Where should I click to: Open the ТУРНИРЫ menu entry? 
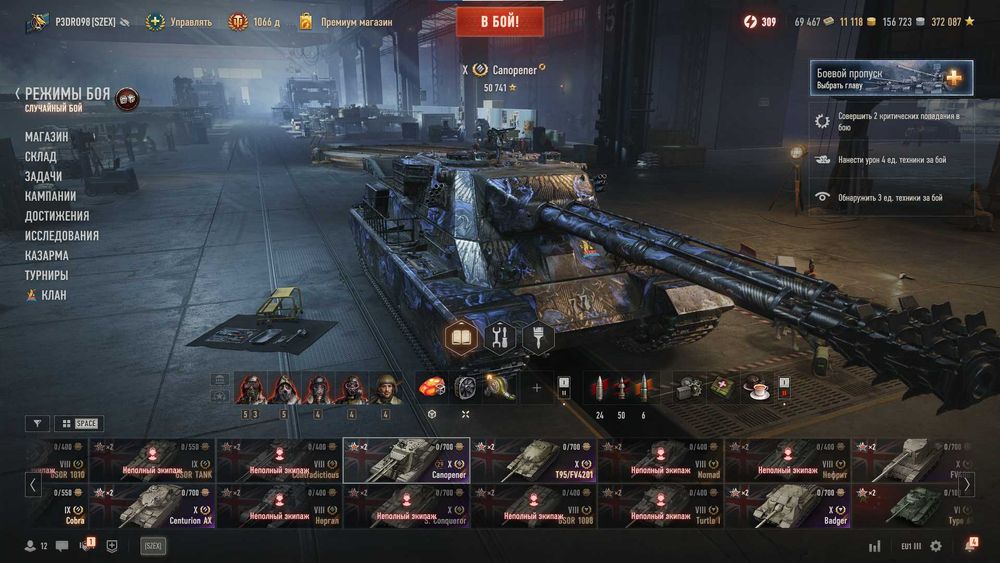click(47, 275)
